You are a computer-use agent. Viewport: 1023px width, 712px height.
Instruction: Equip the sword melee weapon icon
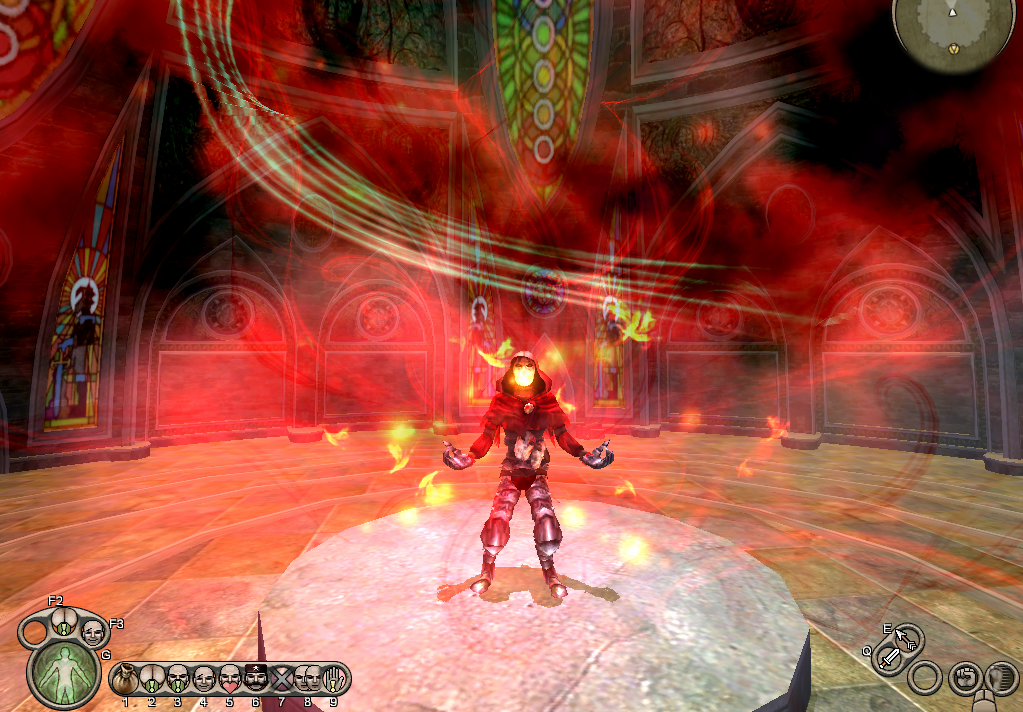[888, 659]
